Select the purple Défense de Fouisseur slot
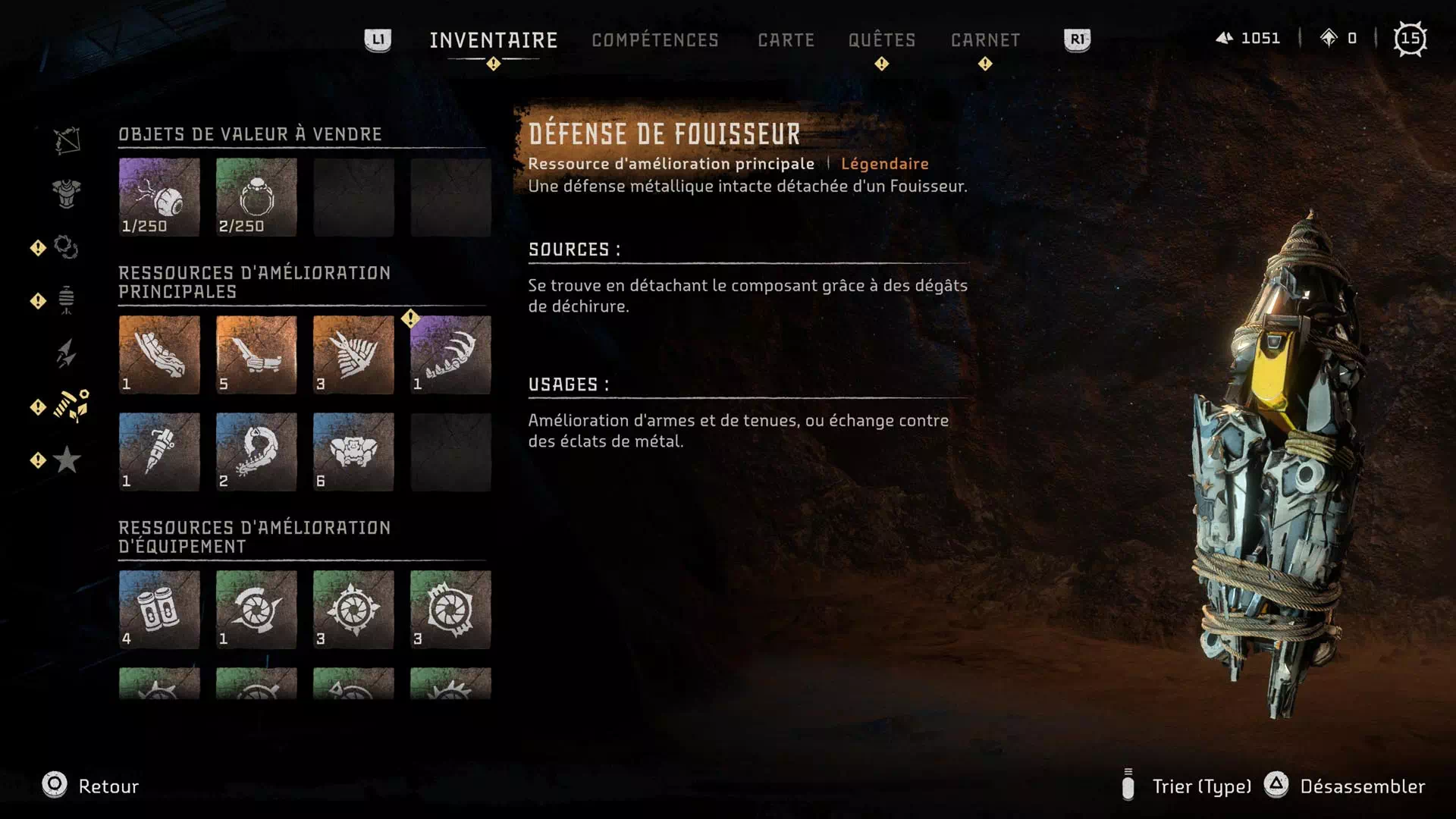The width and height of the screenshot is (1456, 819). [x=450, y=355]
